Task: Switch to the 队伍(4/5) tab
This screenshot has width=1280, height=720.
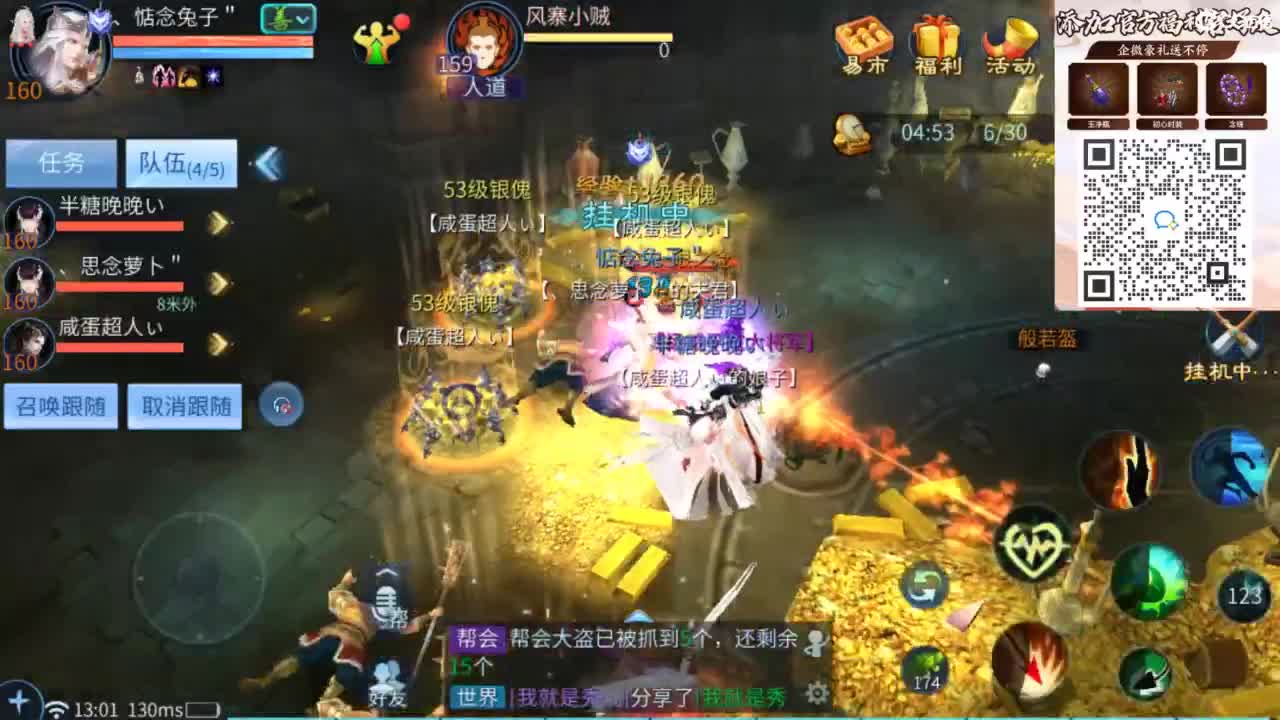Action: coord(180,162)
